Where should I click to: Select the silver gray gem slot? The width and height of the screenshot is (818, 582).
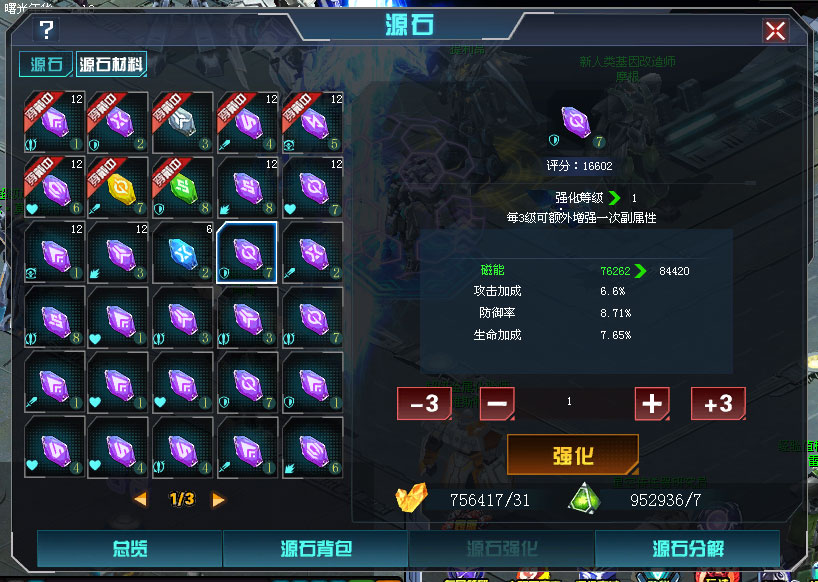[x=182, y=123]
